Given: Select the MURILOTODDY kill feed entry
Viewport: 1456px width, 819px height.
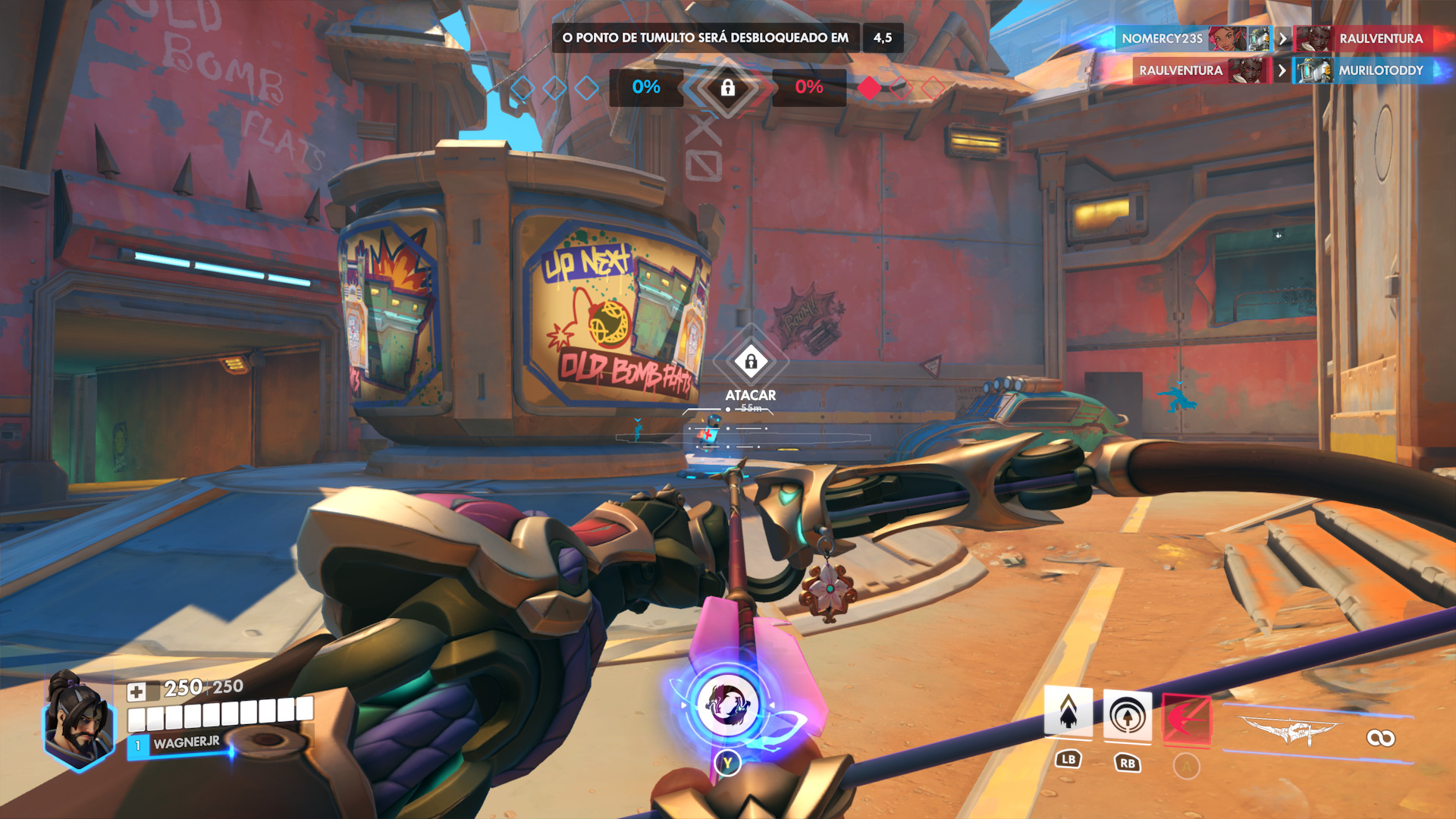Looking at the screenshot, I should pos(1380,71).
